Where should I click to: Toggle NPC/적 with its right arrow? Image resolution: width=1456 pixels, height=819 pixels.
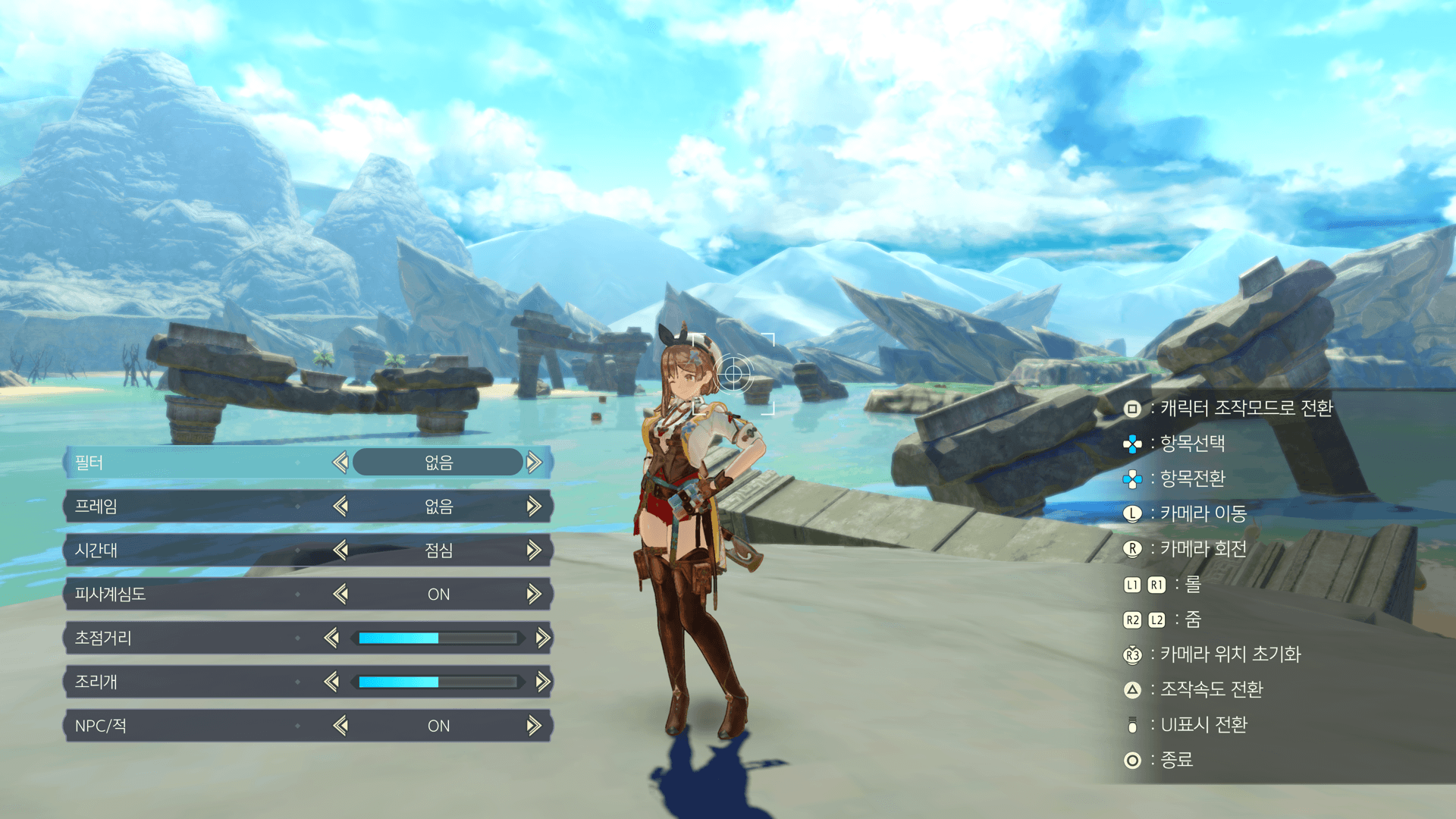click(535, 726)
